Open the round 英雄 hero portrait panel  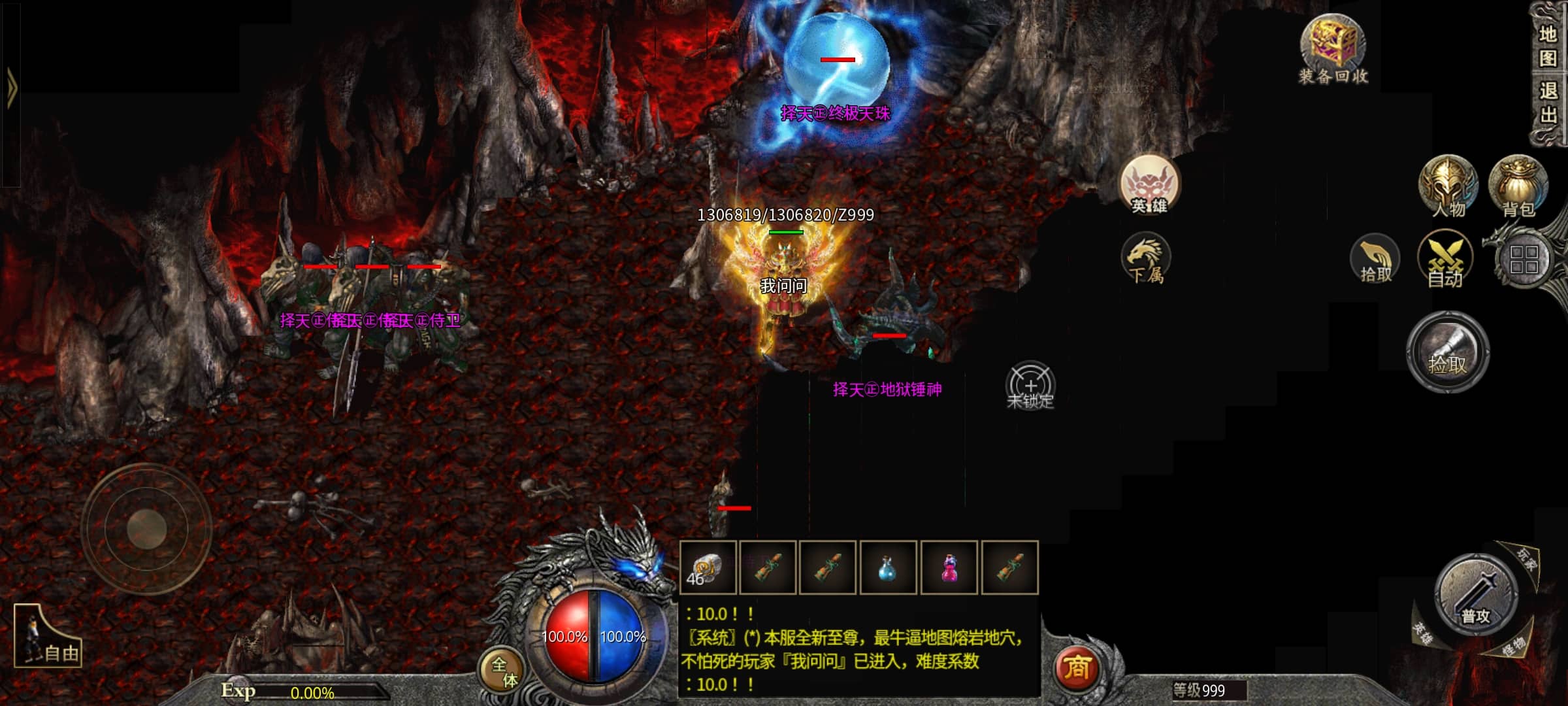[x=1149, y=185]
